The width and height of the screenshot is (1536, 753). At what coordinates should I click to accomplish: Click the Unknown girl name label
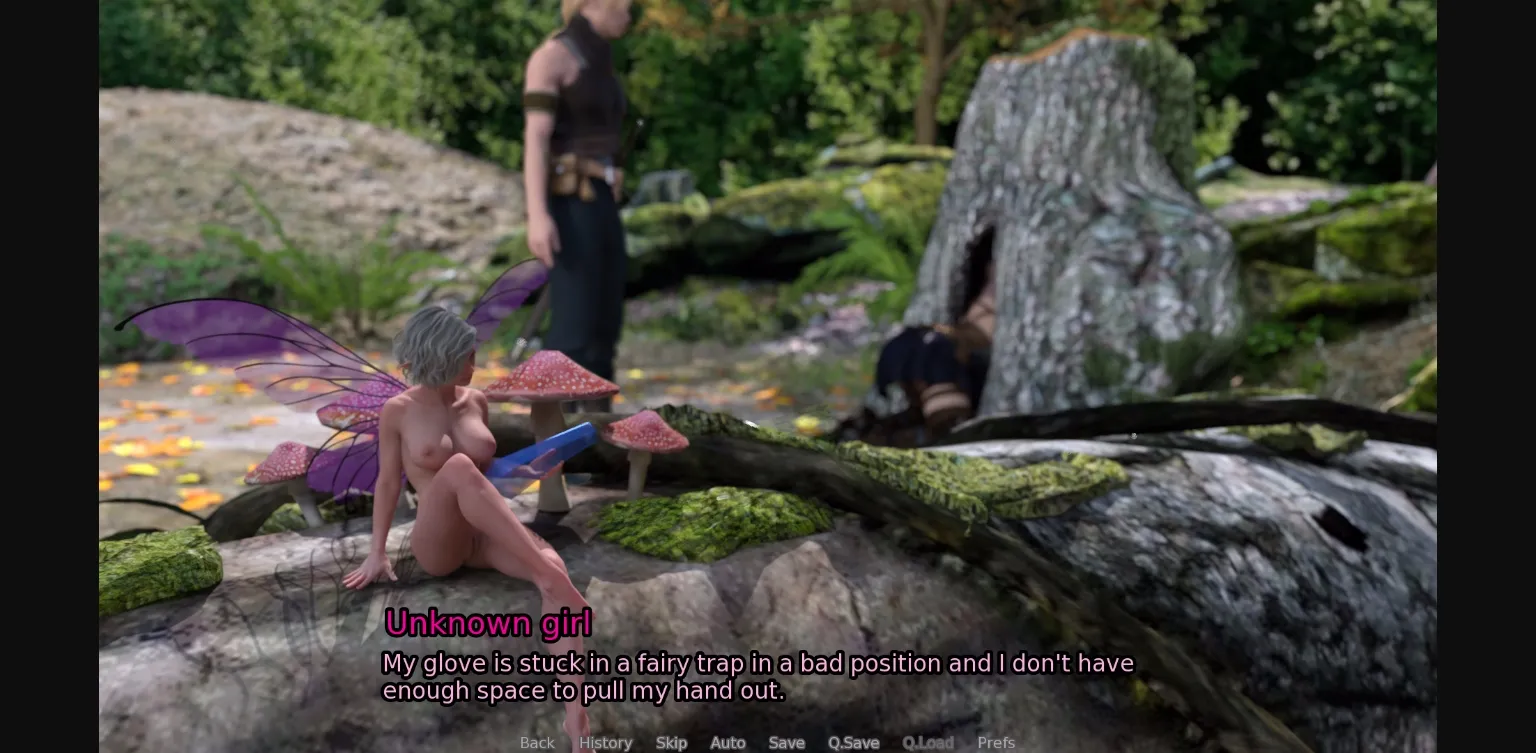click(488, 622)
